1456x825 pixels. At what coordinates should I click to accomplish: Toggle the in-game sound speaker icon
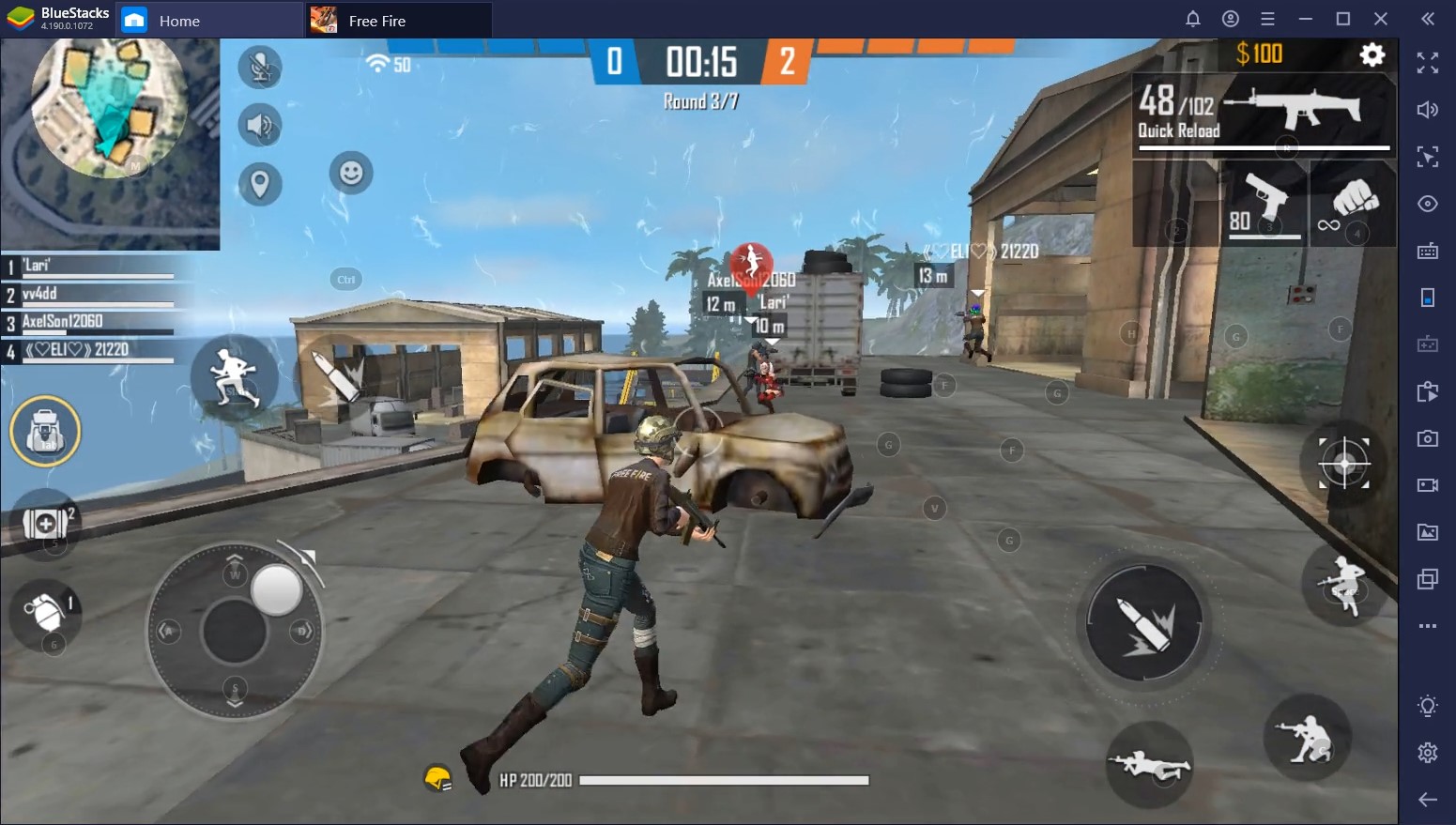[259, 126]
